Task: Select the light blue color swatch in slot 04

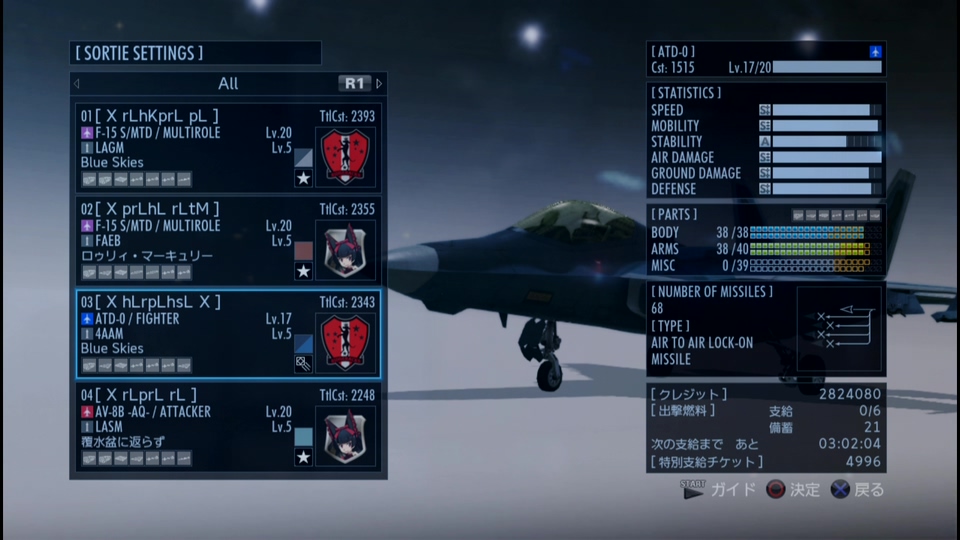Action: pyautogui.click(x=304, y=436)
